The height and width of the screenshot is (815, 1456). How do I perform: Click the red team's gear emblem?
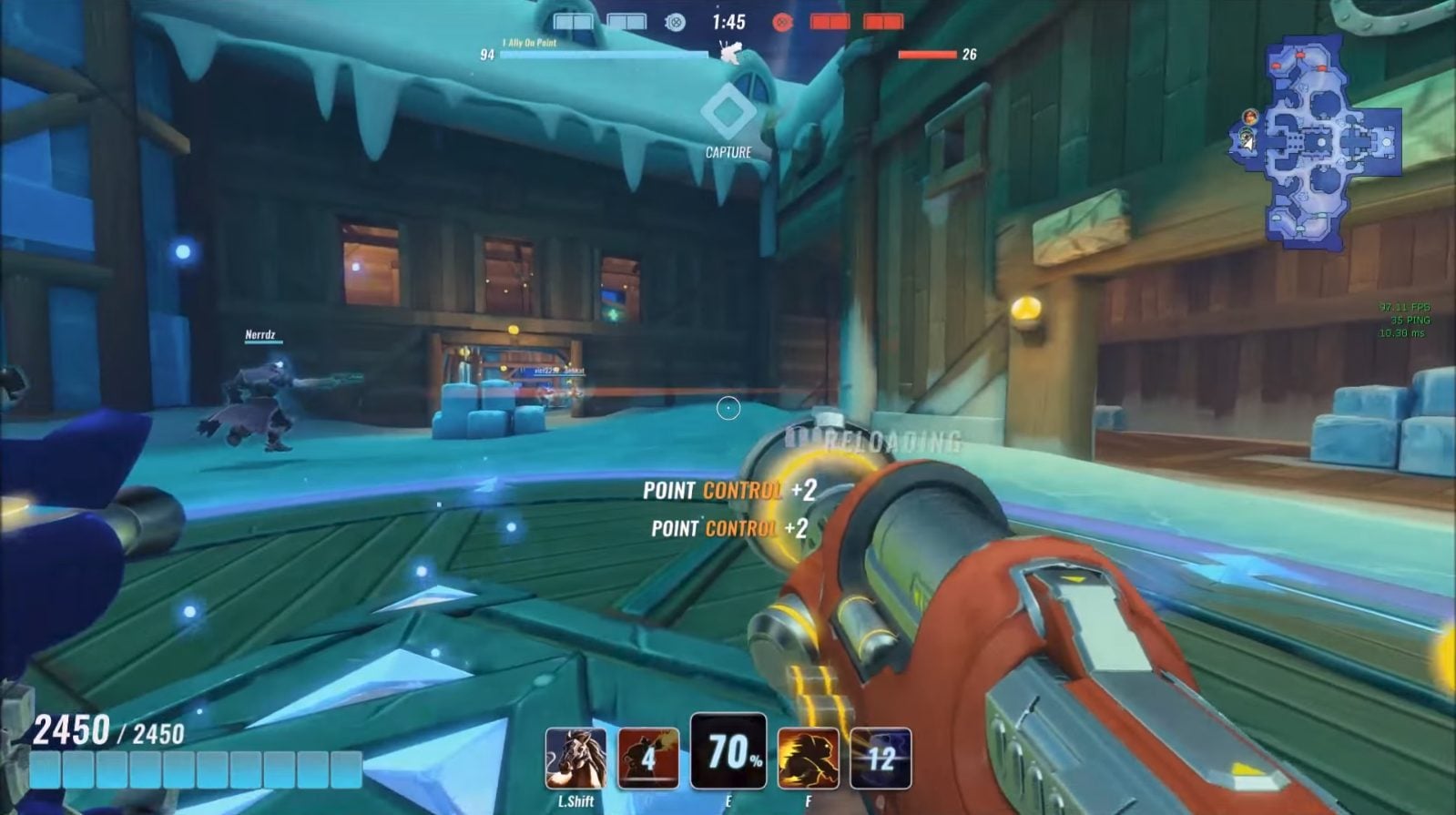(781, 23)
